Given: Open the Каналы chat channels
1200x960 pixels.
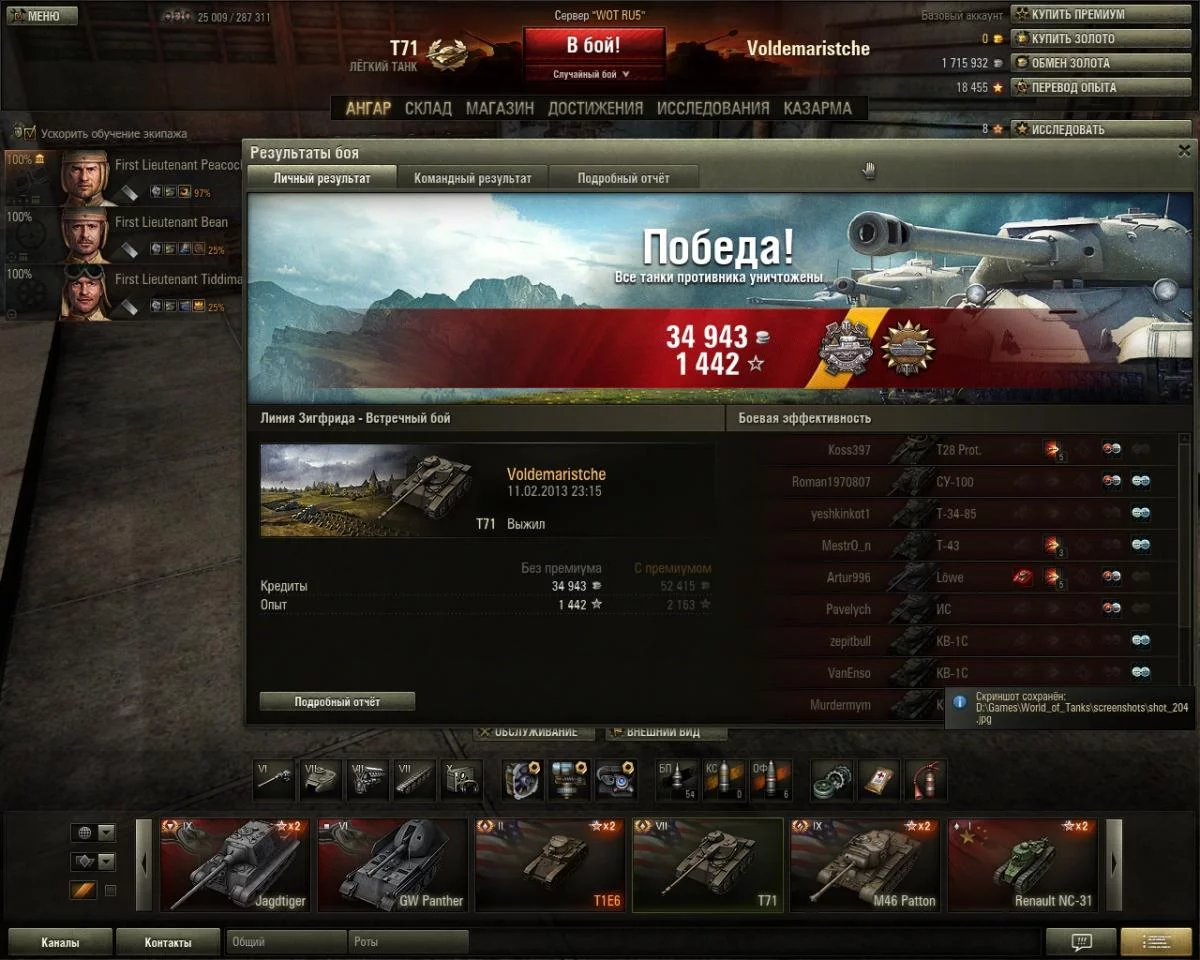Looking at the screenshot, I should pos(60,942).
